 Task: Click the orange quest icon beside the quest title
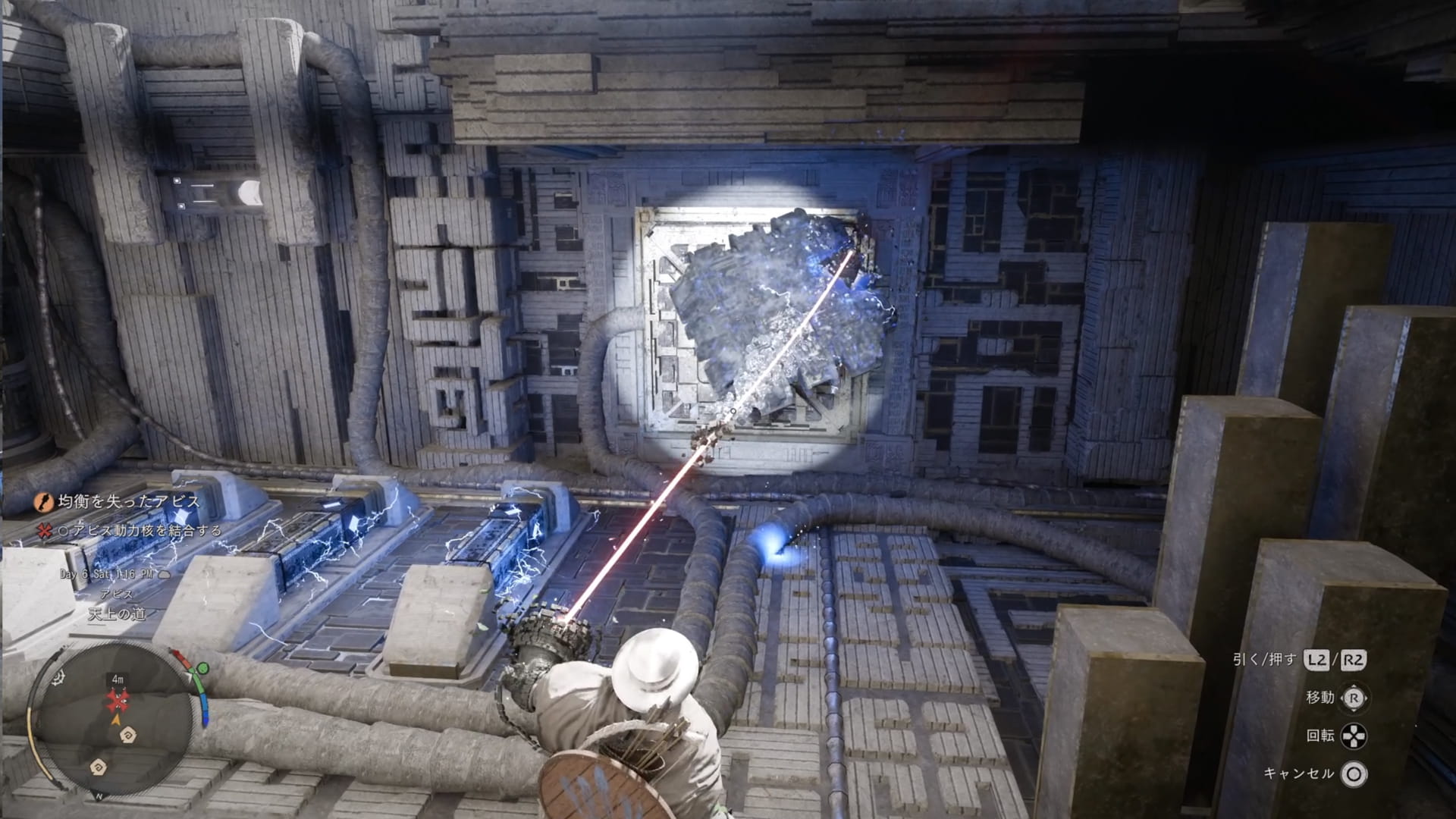tap(44, 501)
